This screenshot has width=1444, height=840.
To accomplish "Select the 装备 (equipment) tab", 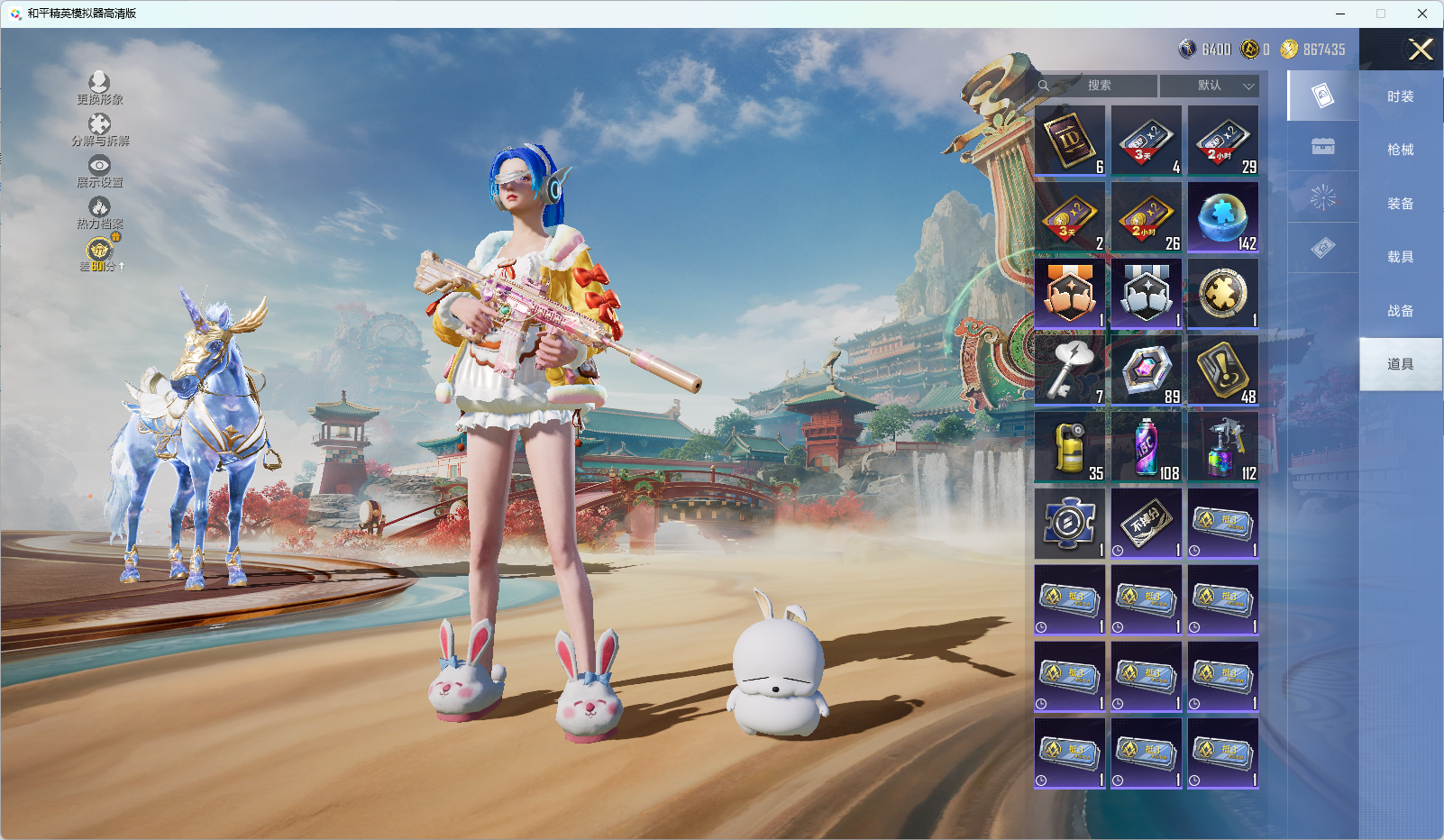I will pyautogui.click(x=1400, y=204).
